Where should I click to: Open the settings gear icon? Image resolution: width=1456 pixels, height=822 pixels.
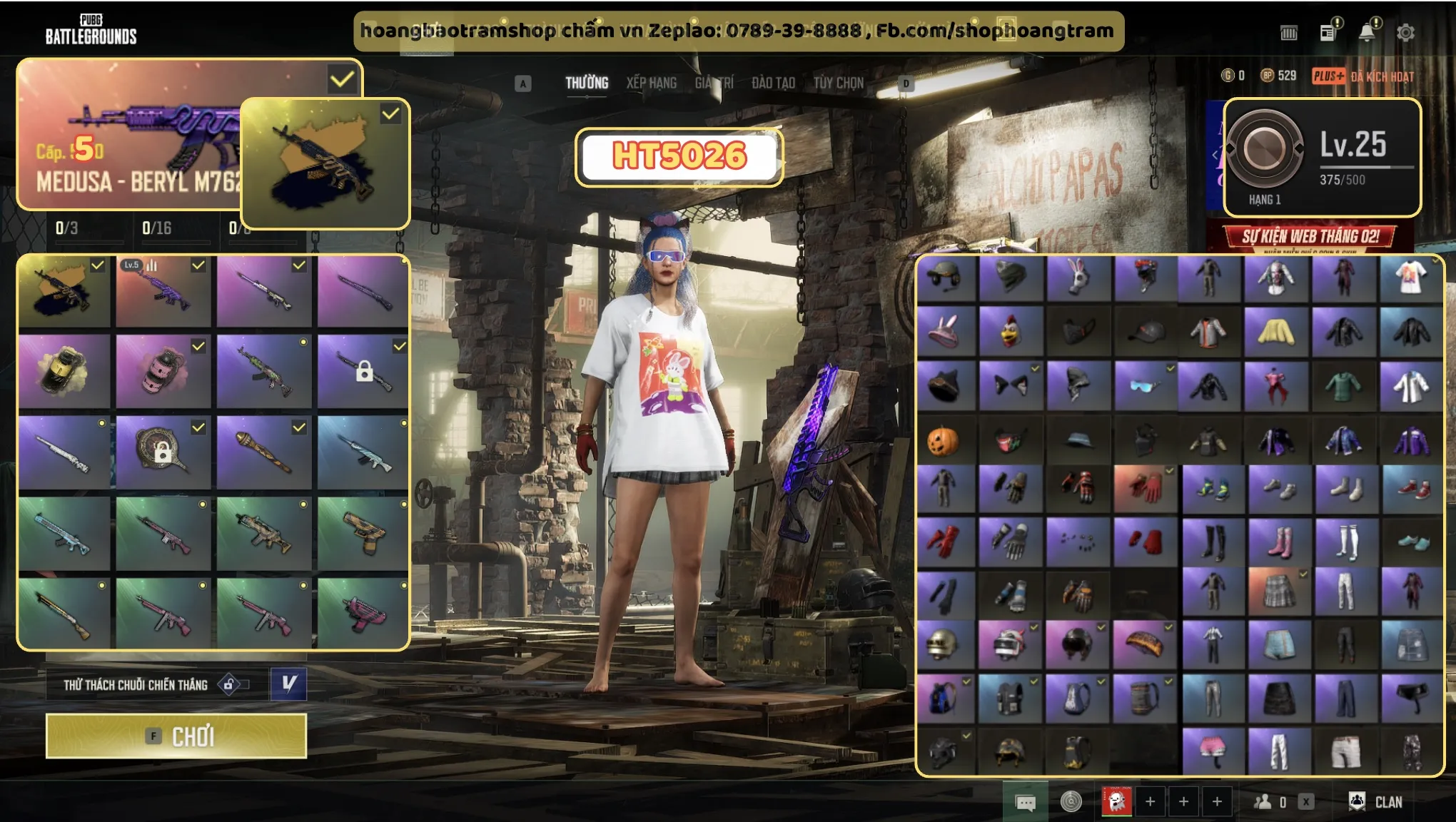click(x=1405, y=32)
